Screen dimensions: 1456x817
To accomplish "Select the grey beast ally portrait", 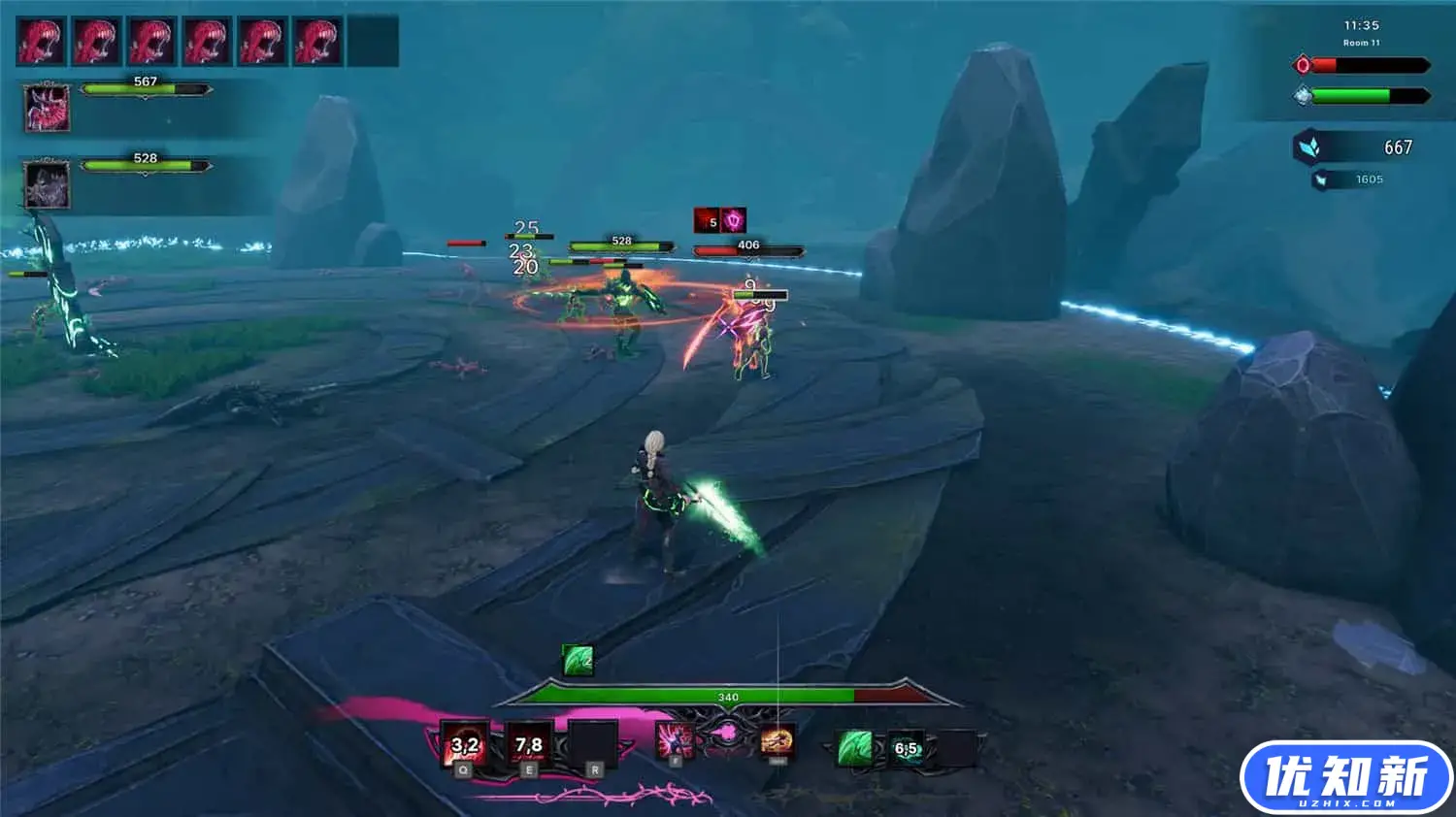I will [47, 183].
